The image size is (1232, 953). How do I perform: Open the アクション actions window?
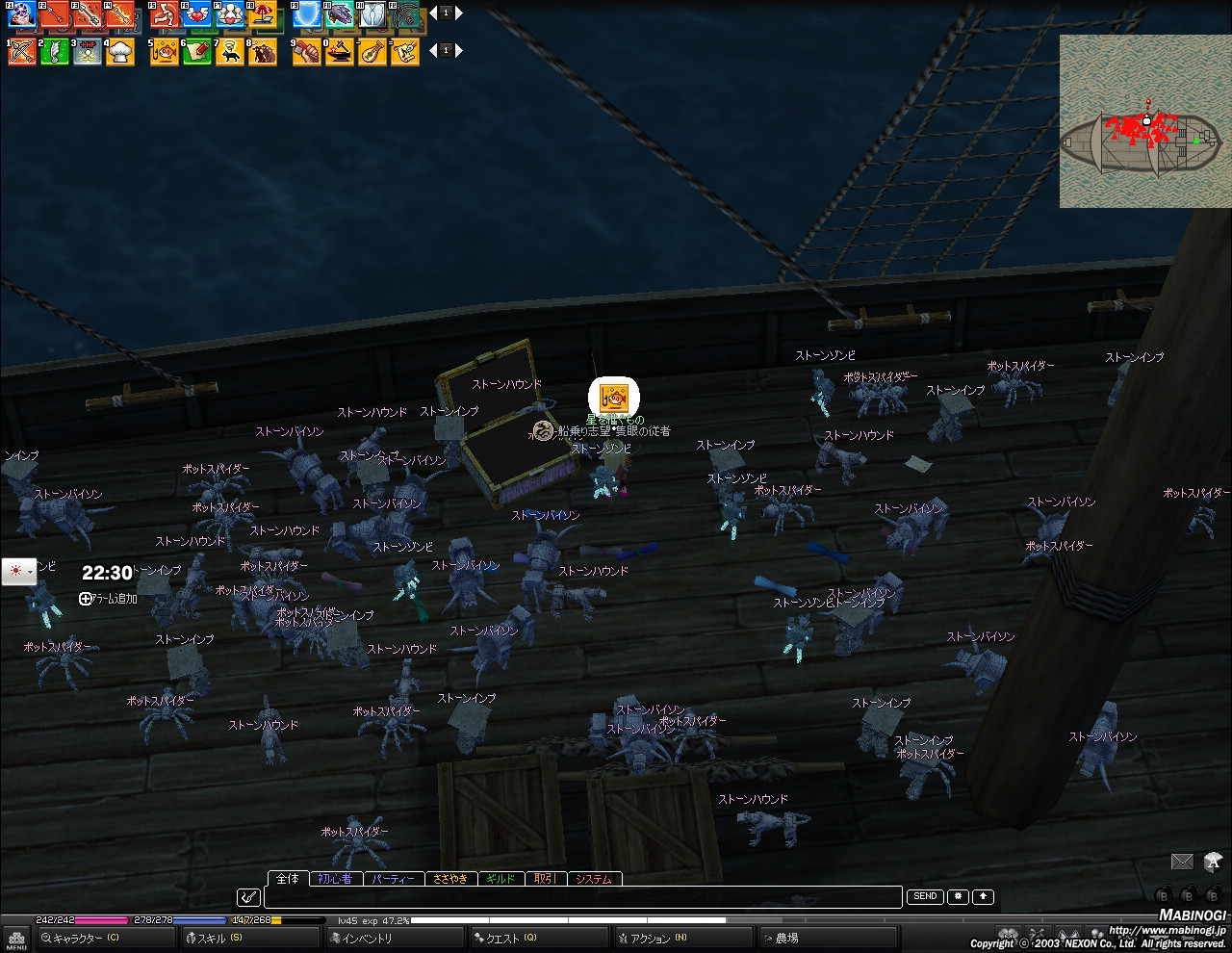[654, 938]
